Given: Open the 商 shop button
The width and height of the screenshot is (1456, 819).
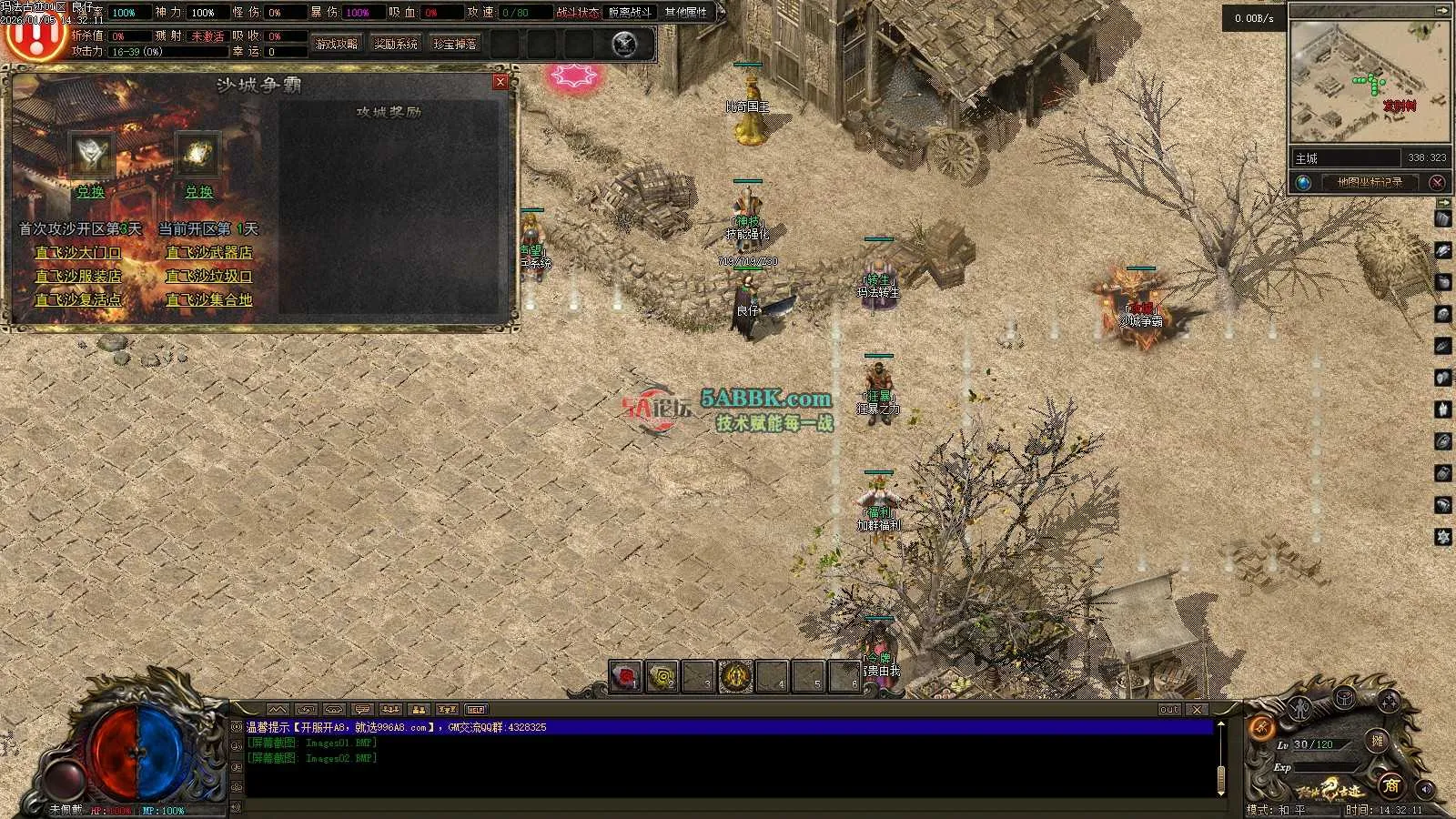Looking at the screenshot, I should [1390, 784].
